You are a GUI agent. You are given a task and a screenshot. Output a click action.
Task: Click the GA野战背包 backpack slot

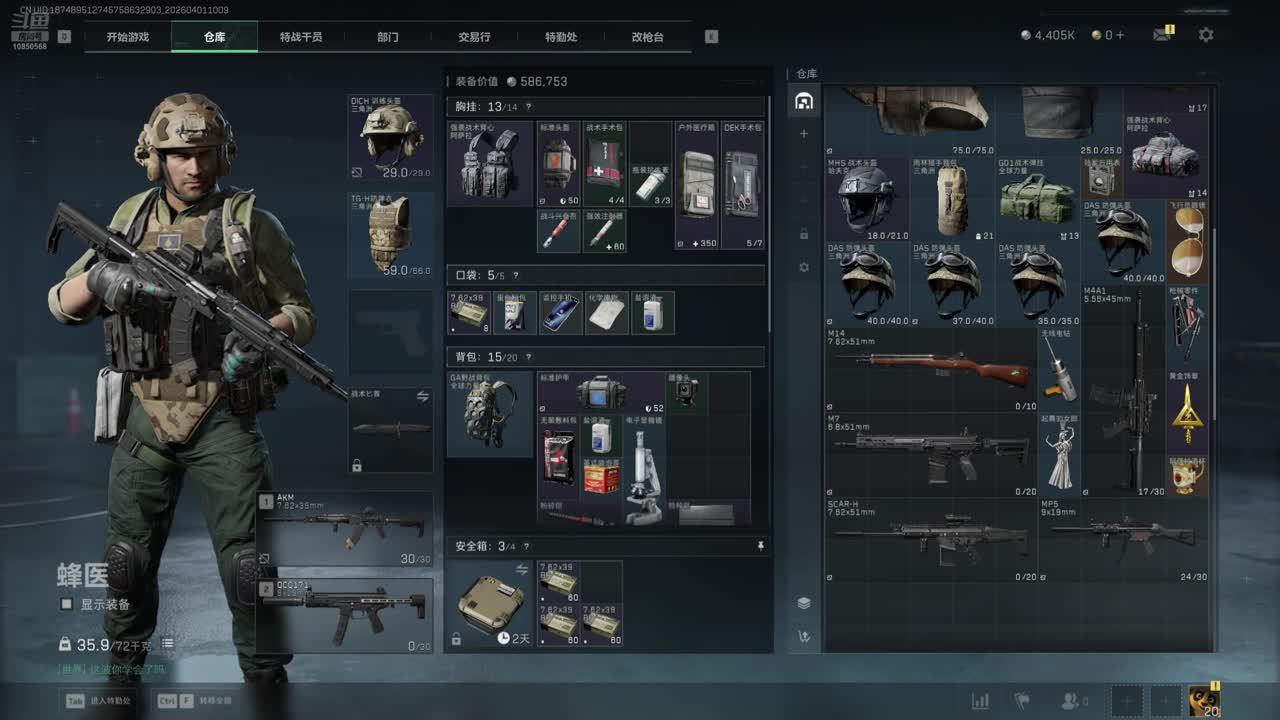point(490,414)
